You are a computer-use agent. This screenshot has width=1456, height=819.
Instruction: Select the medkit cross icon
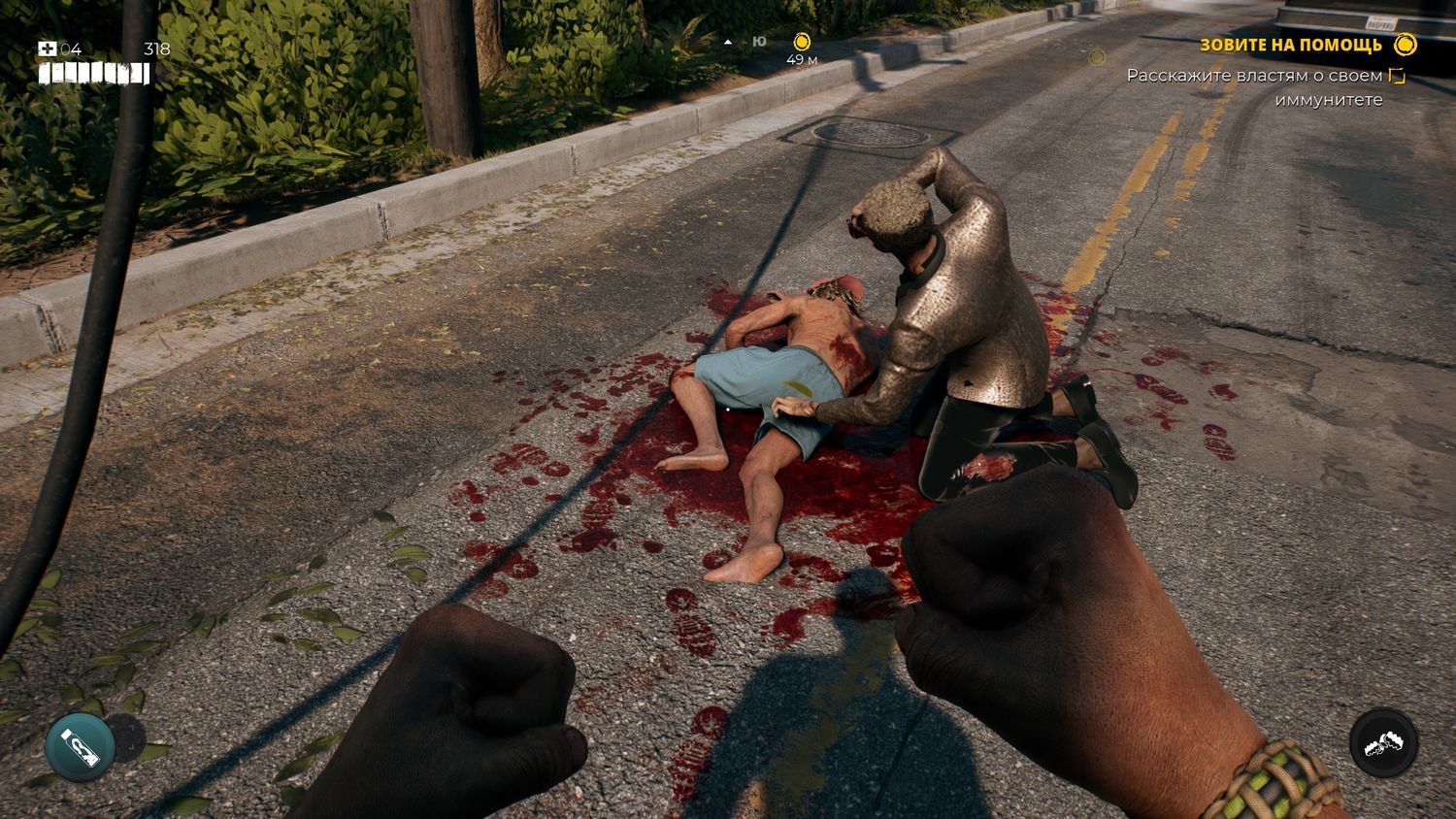(x=48, y=49)
